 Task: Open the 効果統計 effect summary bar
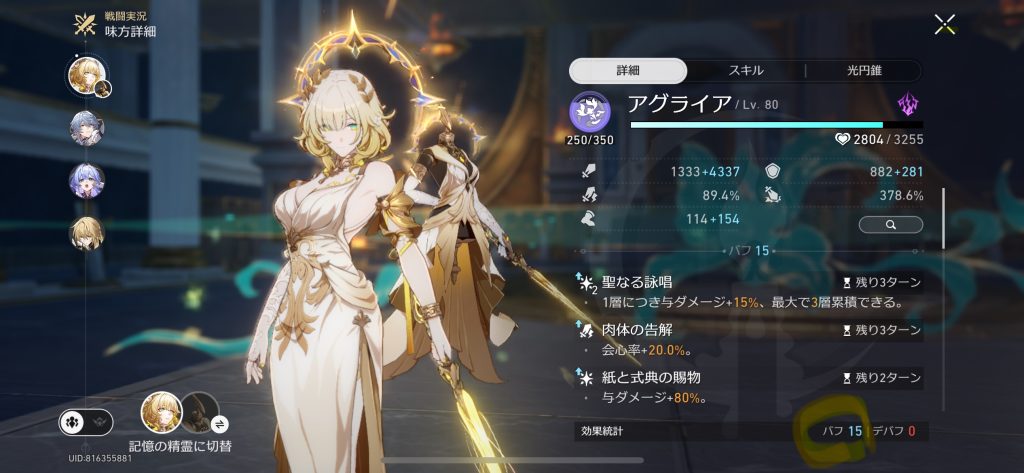pos(746,432)
